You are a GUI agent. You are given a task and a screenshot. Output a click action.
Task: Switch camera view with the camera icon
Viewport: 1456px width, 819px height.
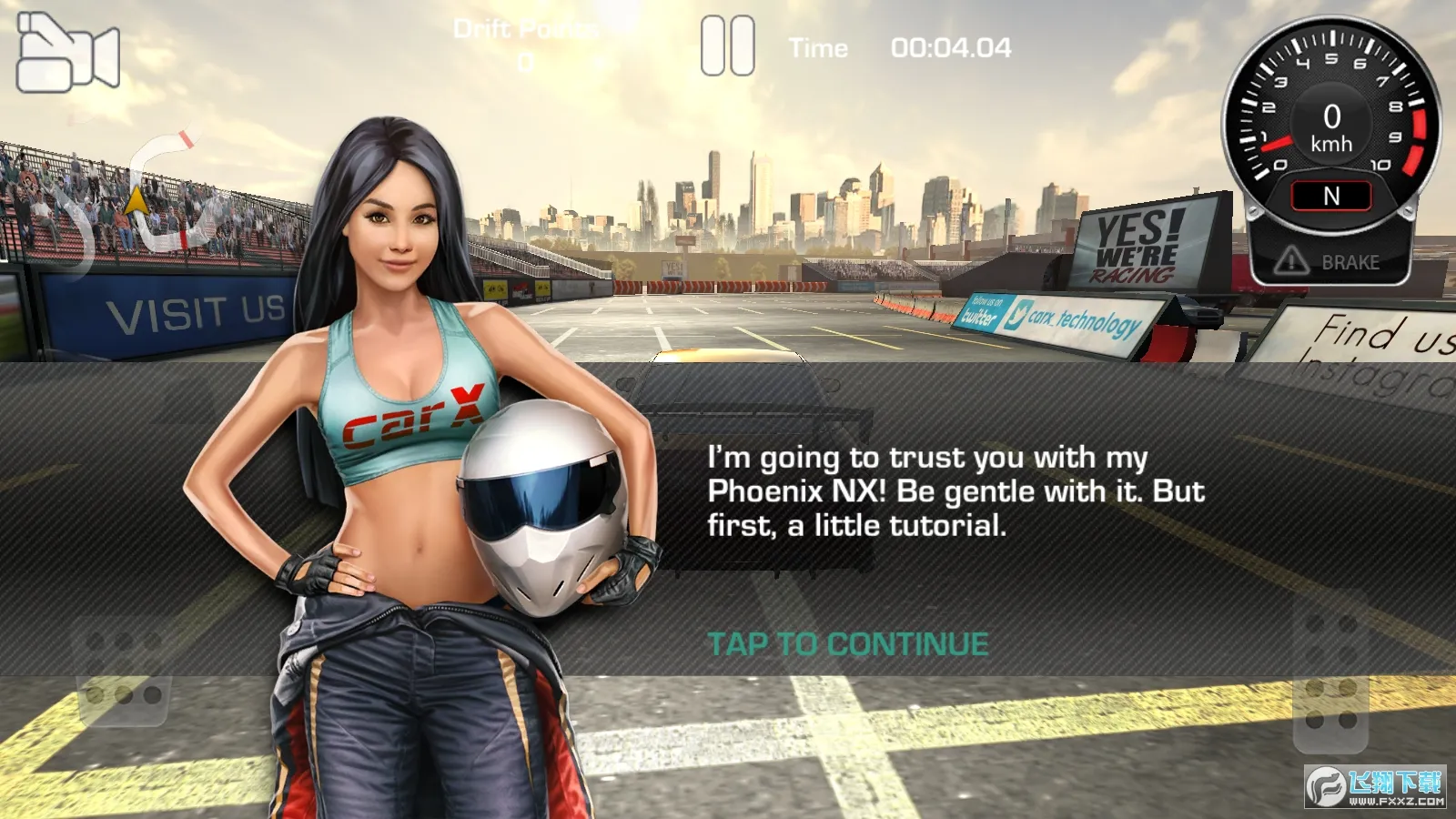[x=68, y=53]
